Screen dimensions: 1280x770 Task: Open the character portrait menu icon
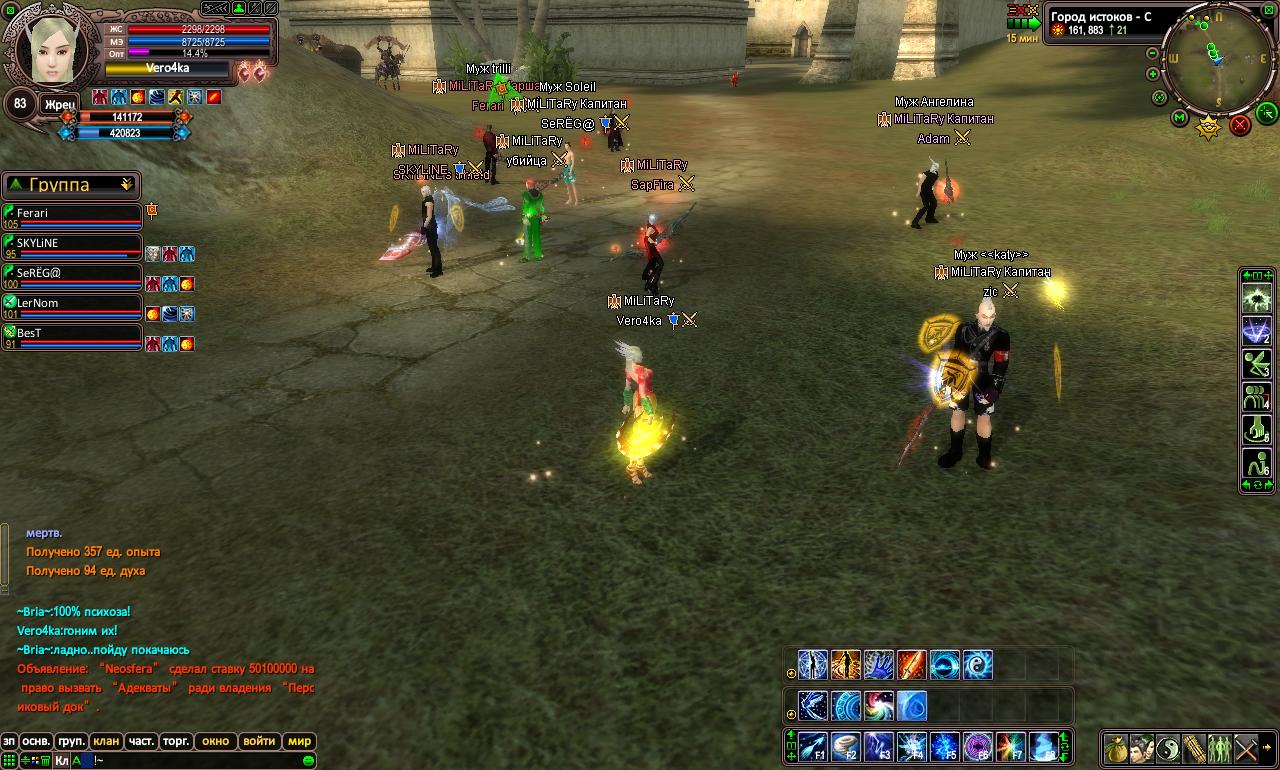tap(1142, 748)
